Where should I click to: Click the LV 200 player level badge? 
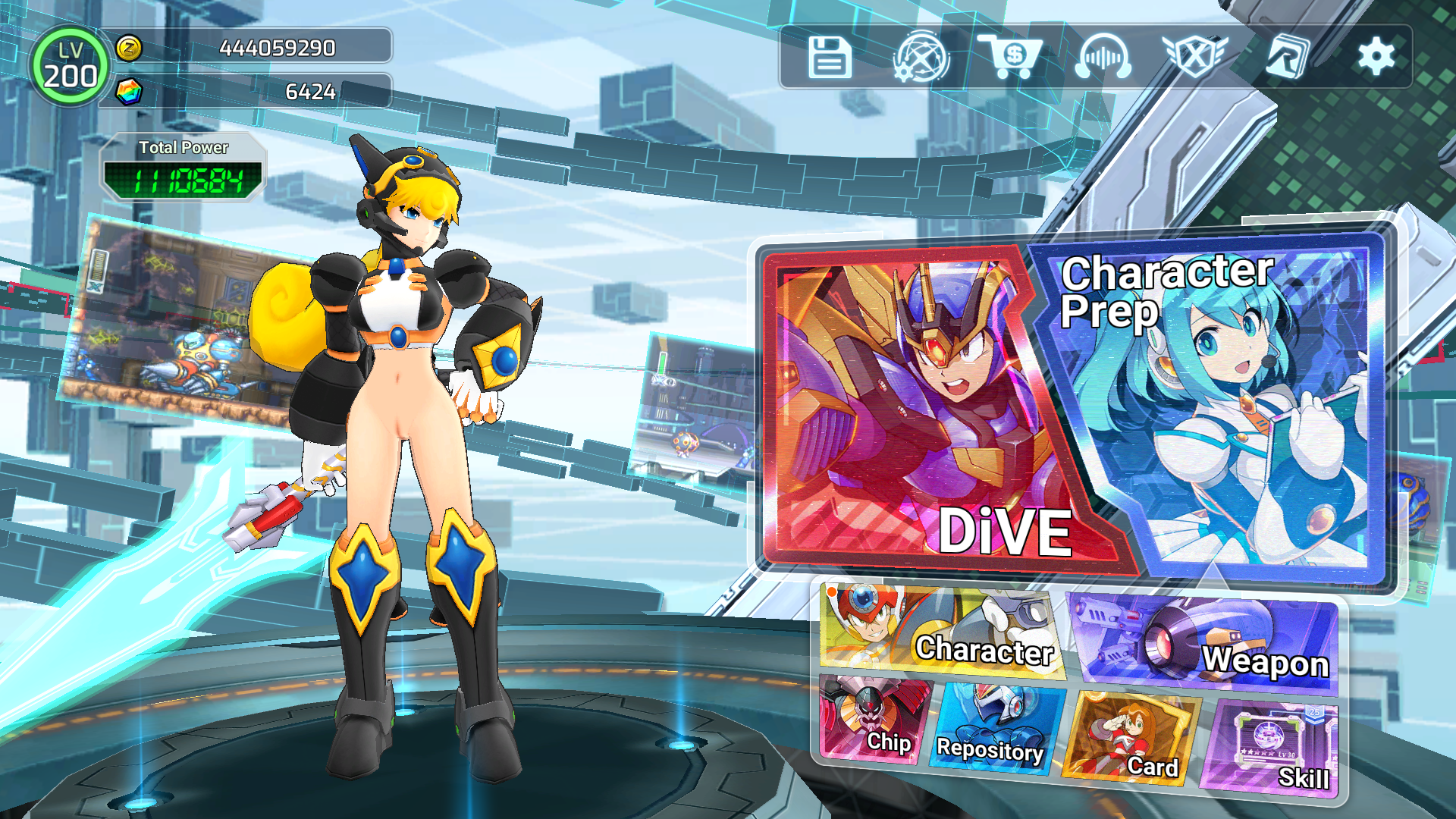point(69,67)
